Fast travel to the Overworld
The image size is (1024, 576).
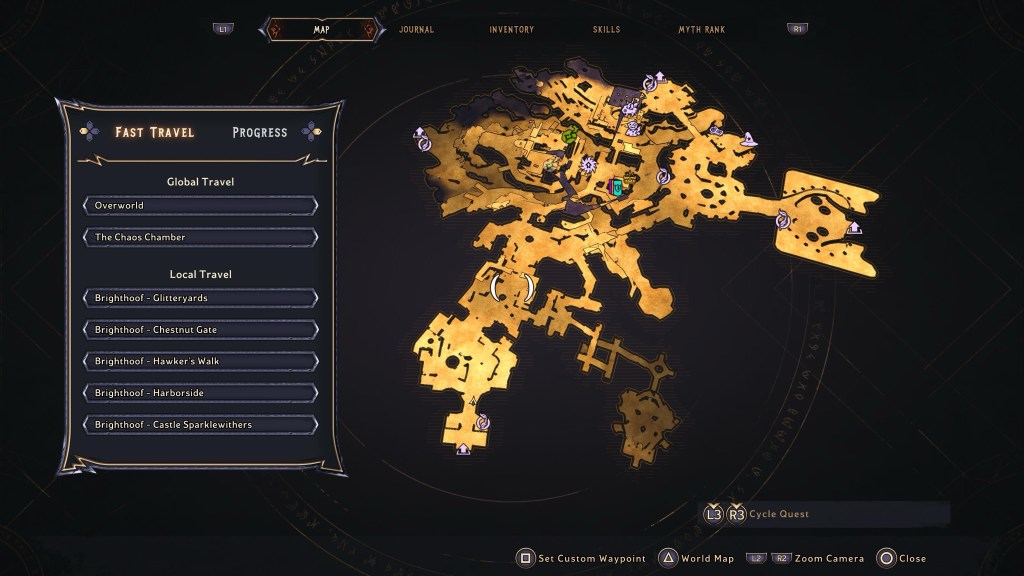click(201, 206)
